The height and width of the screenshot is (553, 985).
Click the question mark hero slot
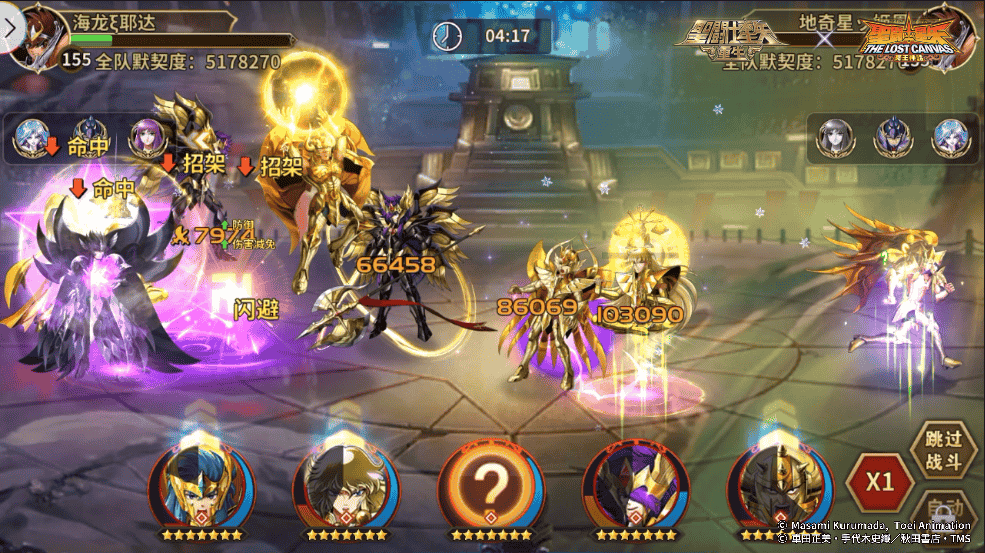click(490, 485)
